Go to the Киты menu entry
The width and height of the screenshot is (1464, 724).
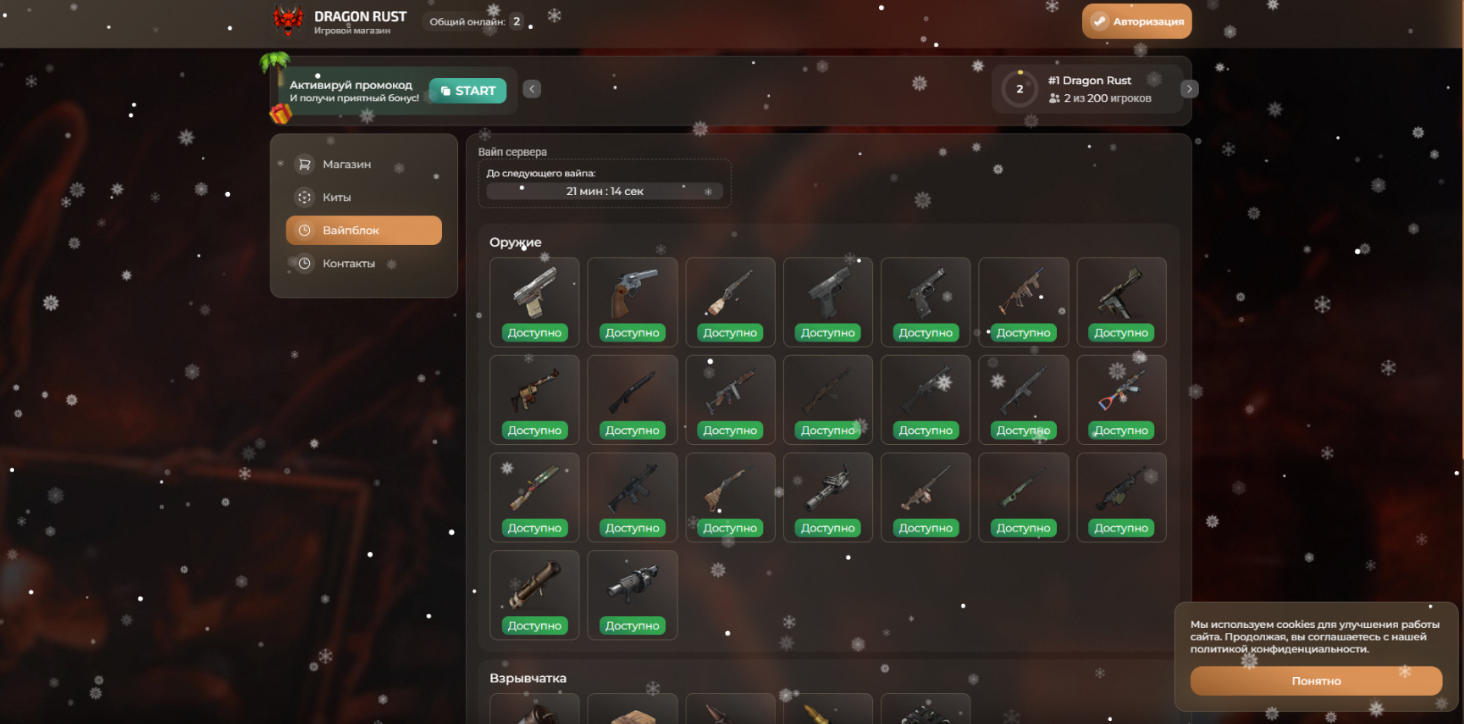click(x=336, y=197)
